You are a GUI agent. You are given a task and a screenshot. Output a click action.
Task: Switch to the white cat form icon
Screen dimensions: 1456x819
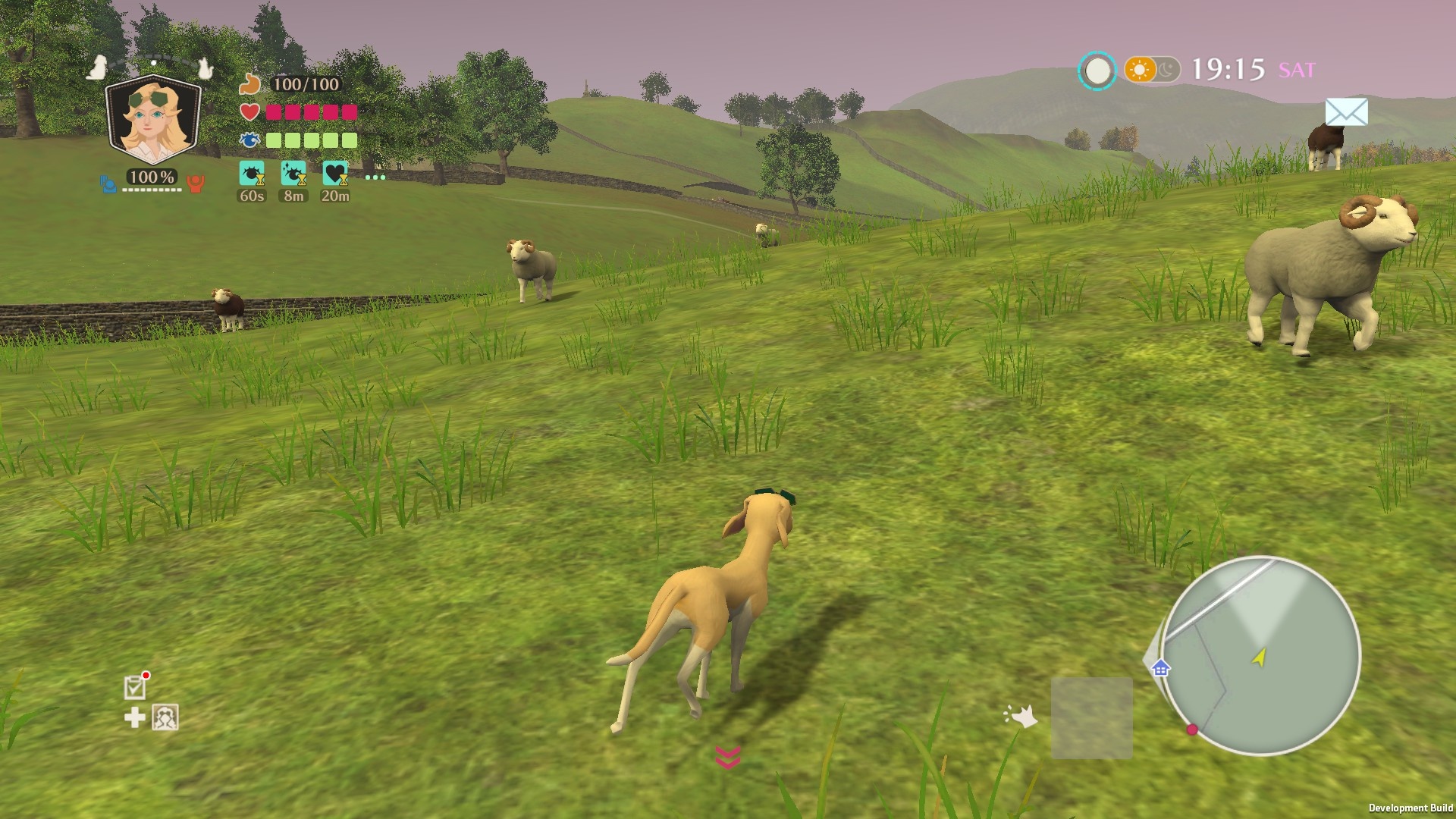[204, 68]
